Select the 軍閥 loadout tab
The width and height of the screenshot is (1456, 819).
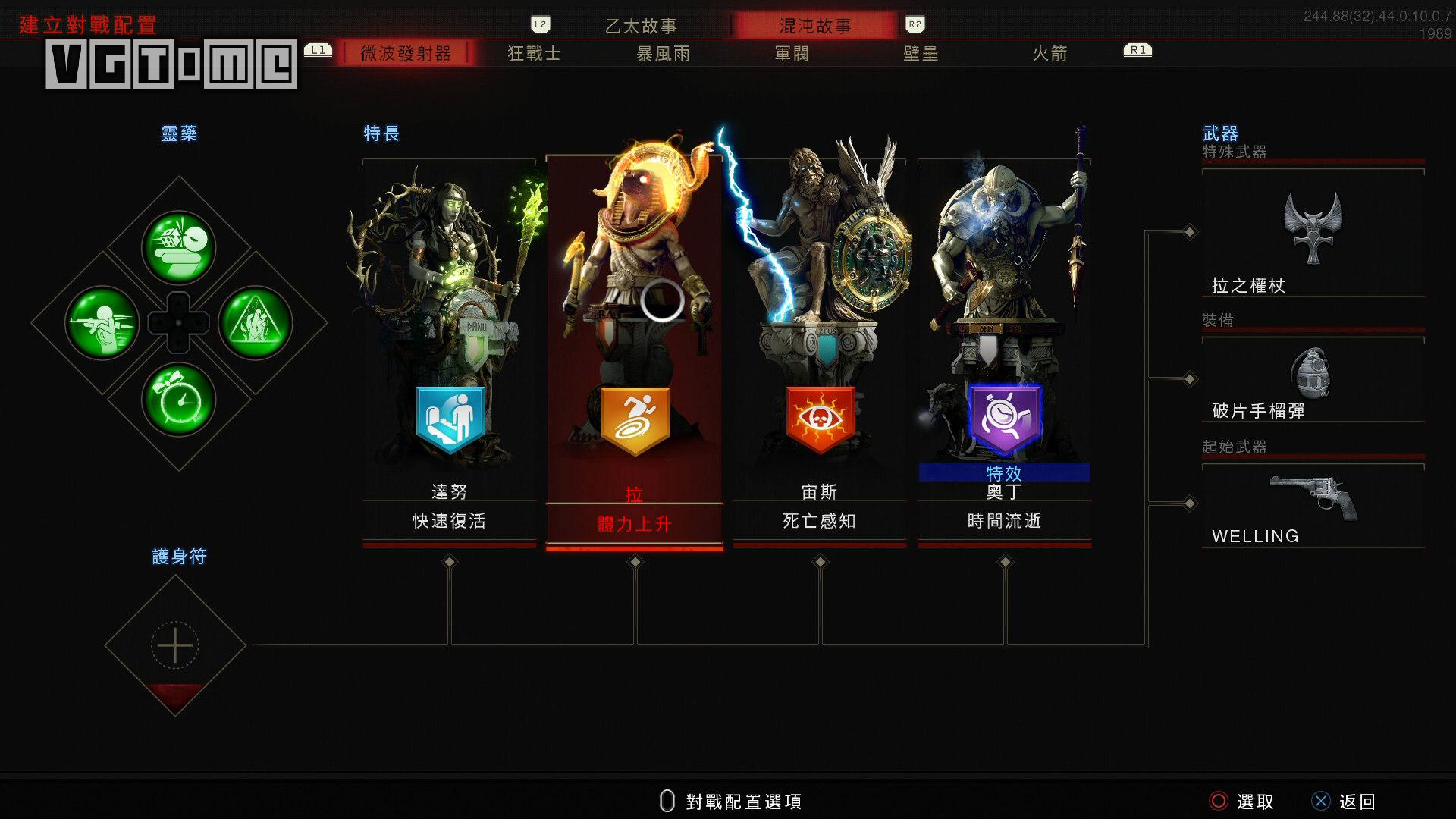click(792, 54)
